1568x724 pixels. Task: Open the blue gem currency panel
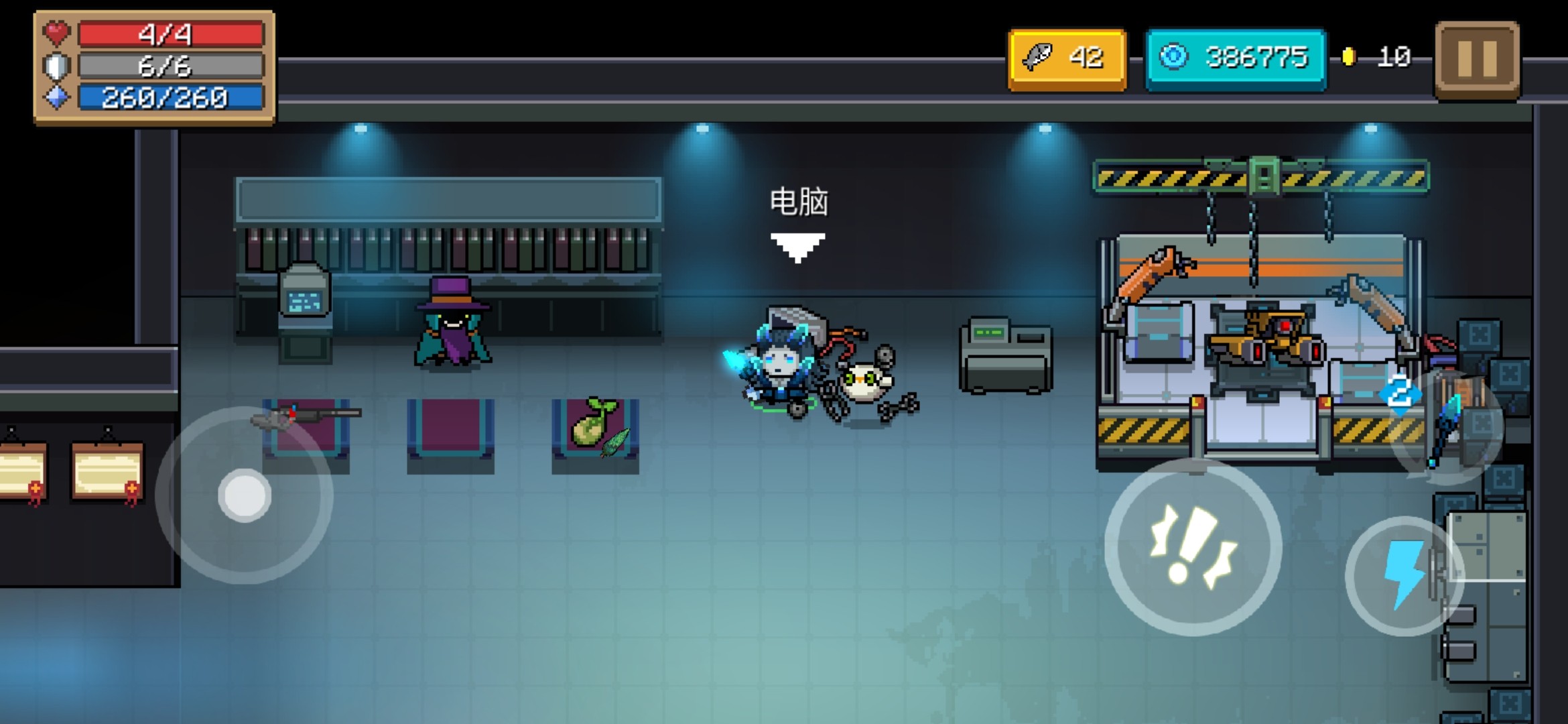pyautogui.click(x=1235, y=59)
